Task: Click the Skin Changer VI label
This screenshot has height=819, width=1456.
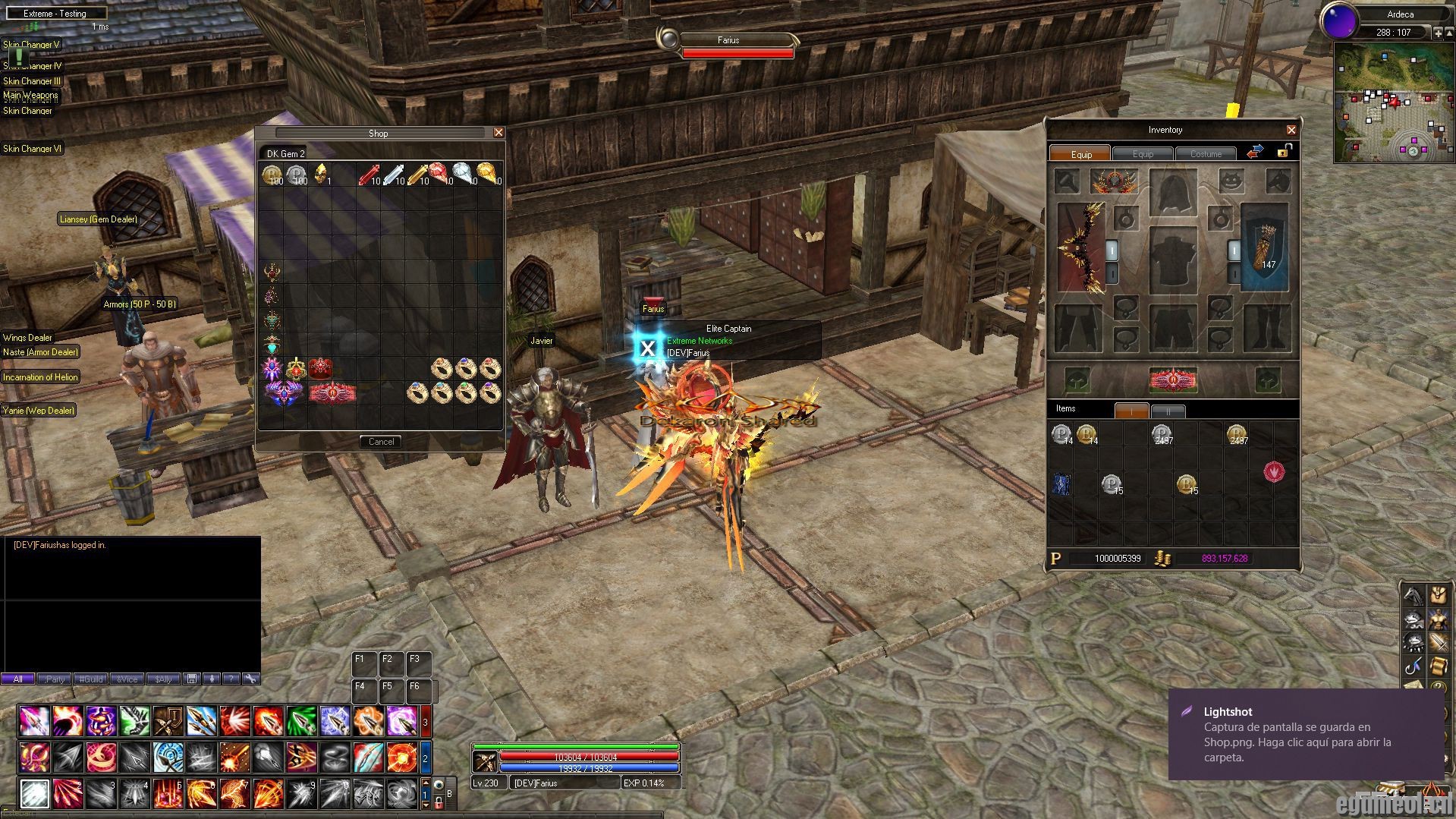Action: (32, 149)
